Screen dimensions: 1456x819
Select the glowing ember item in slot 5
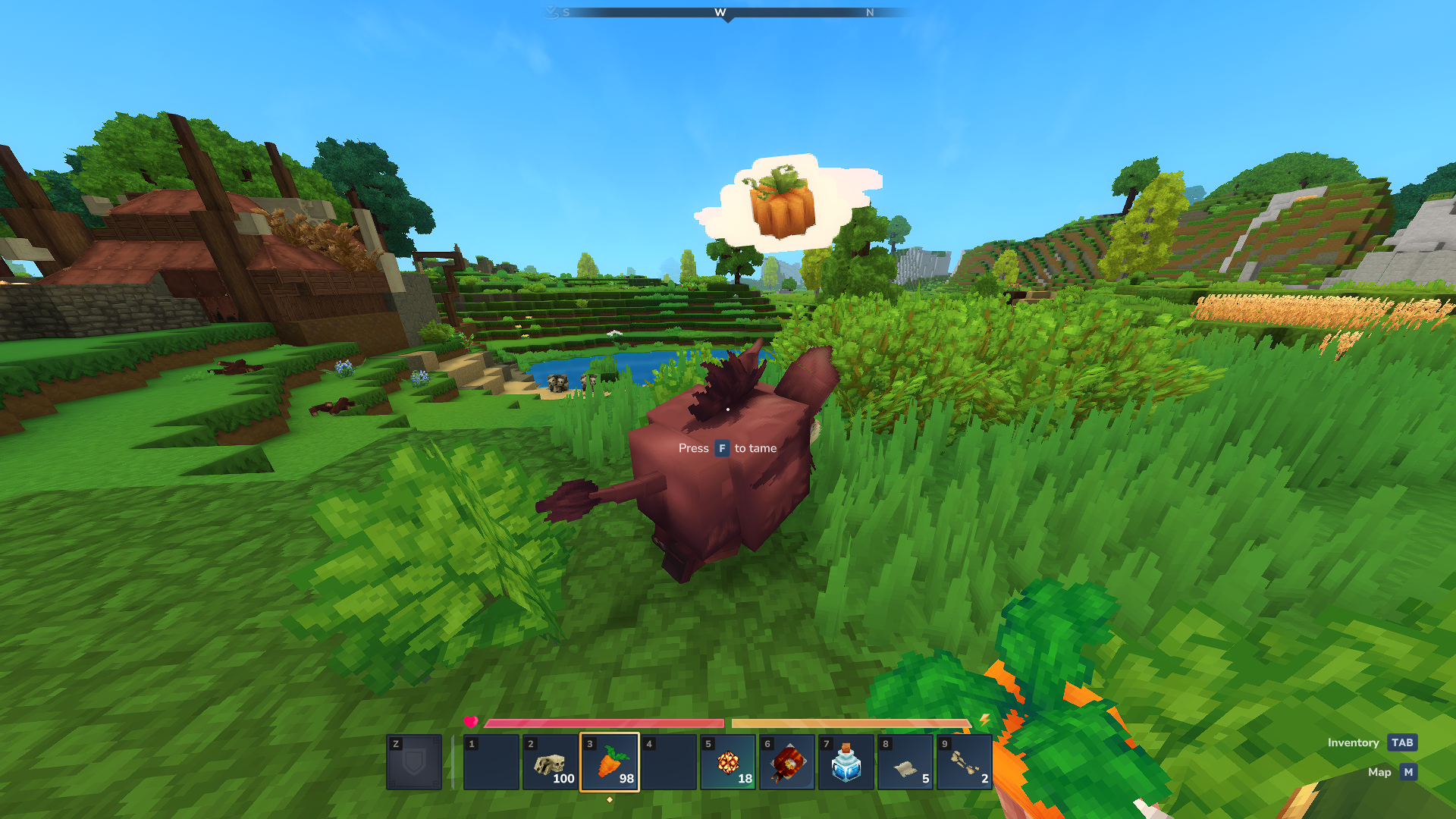(x=728, y=761)
